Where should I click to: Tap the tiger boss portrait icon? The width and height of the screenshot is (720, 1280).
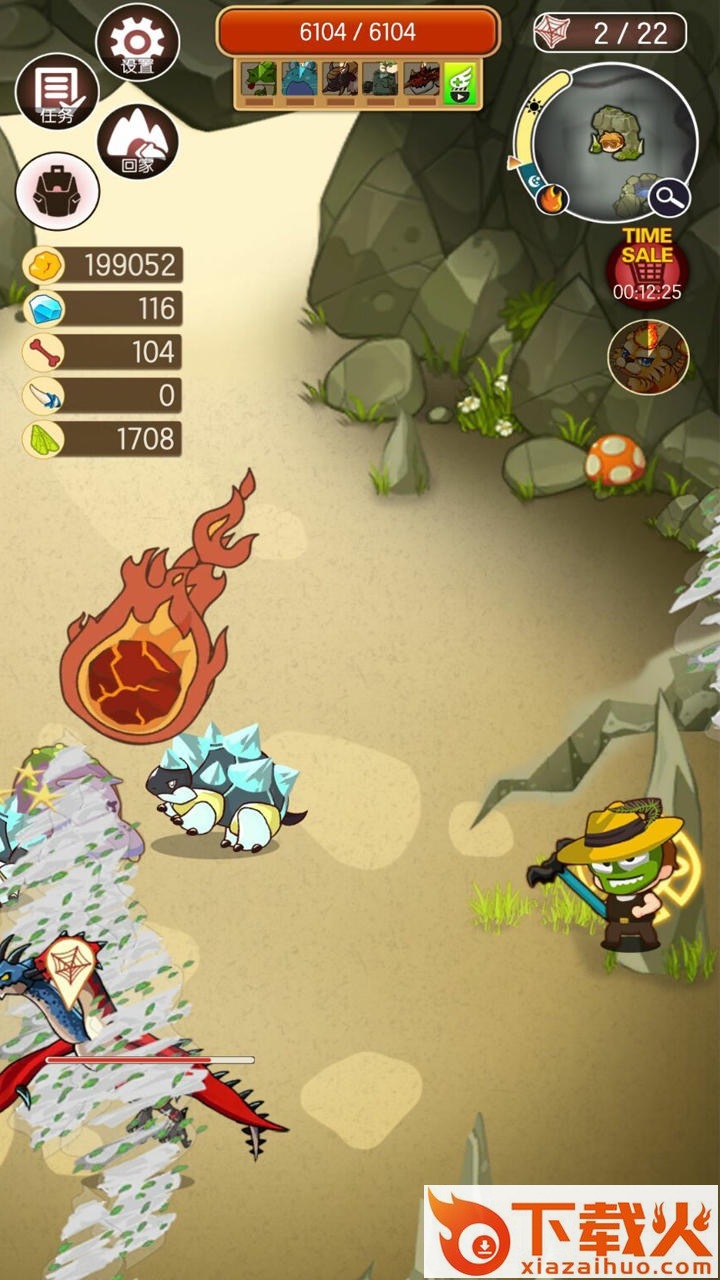coord(648,356)
